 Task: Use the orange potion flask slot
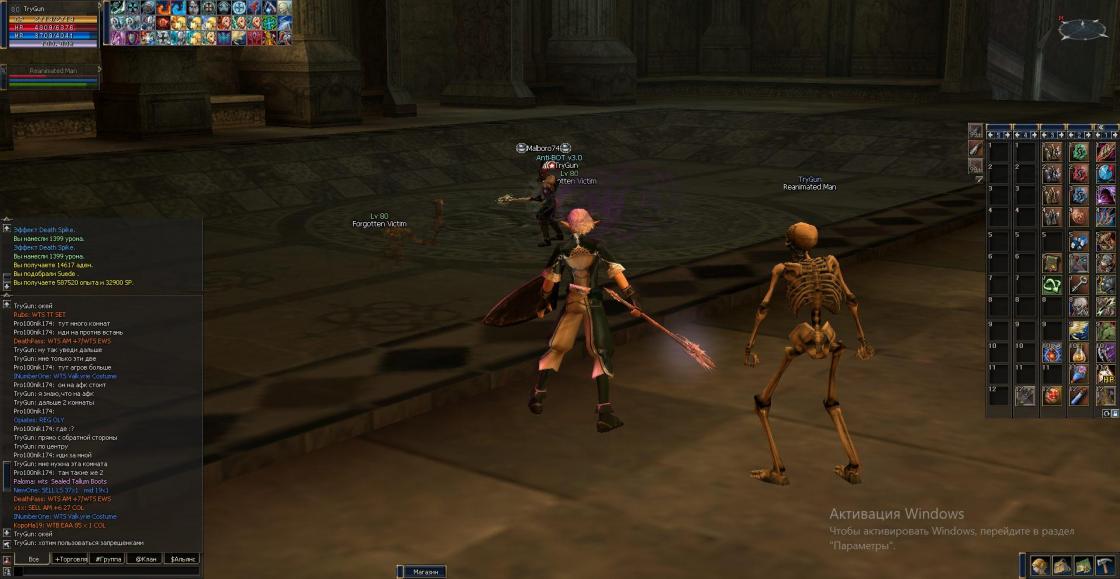pyautogui.click(x=1079, y=352)
